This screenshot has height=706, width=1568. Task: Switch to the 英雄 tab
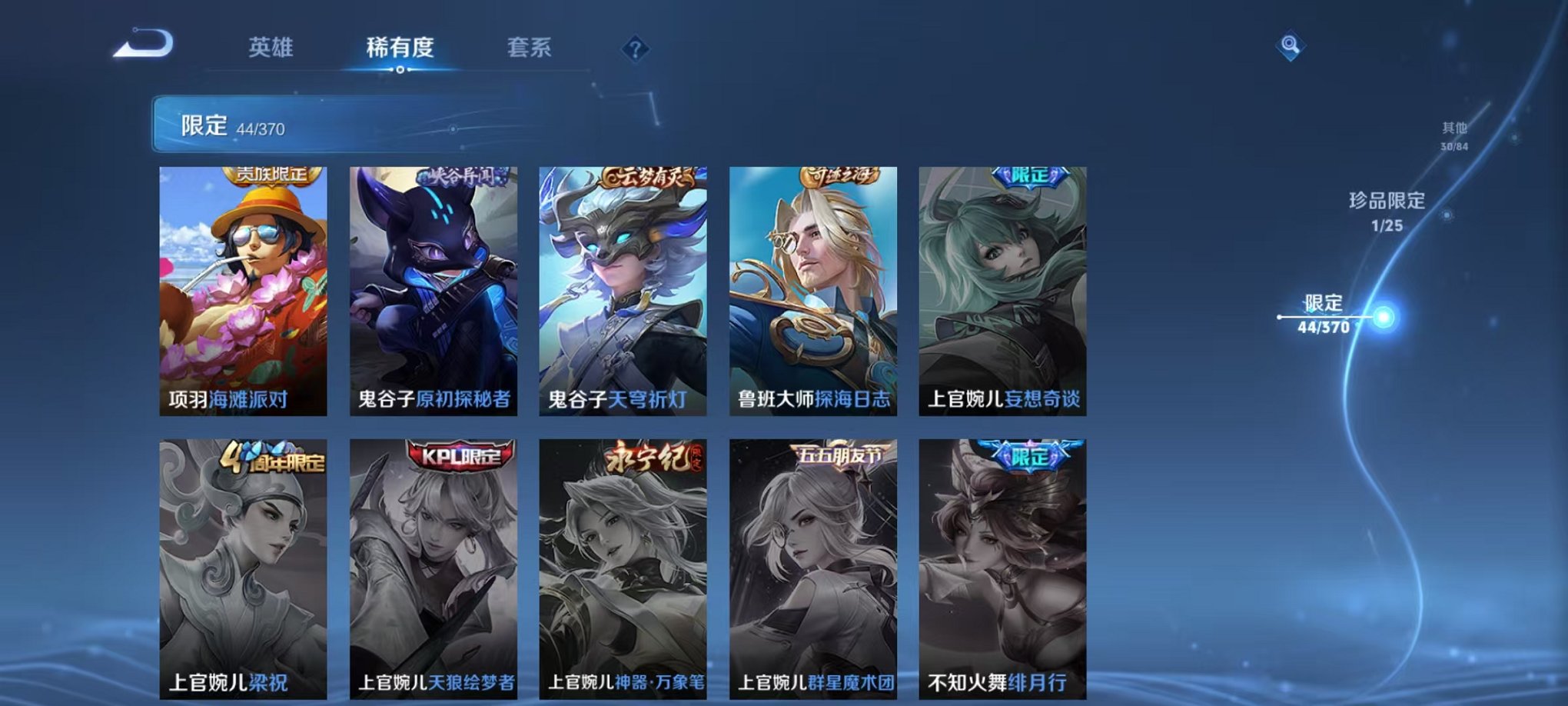[269, 48]
